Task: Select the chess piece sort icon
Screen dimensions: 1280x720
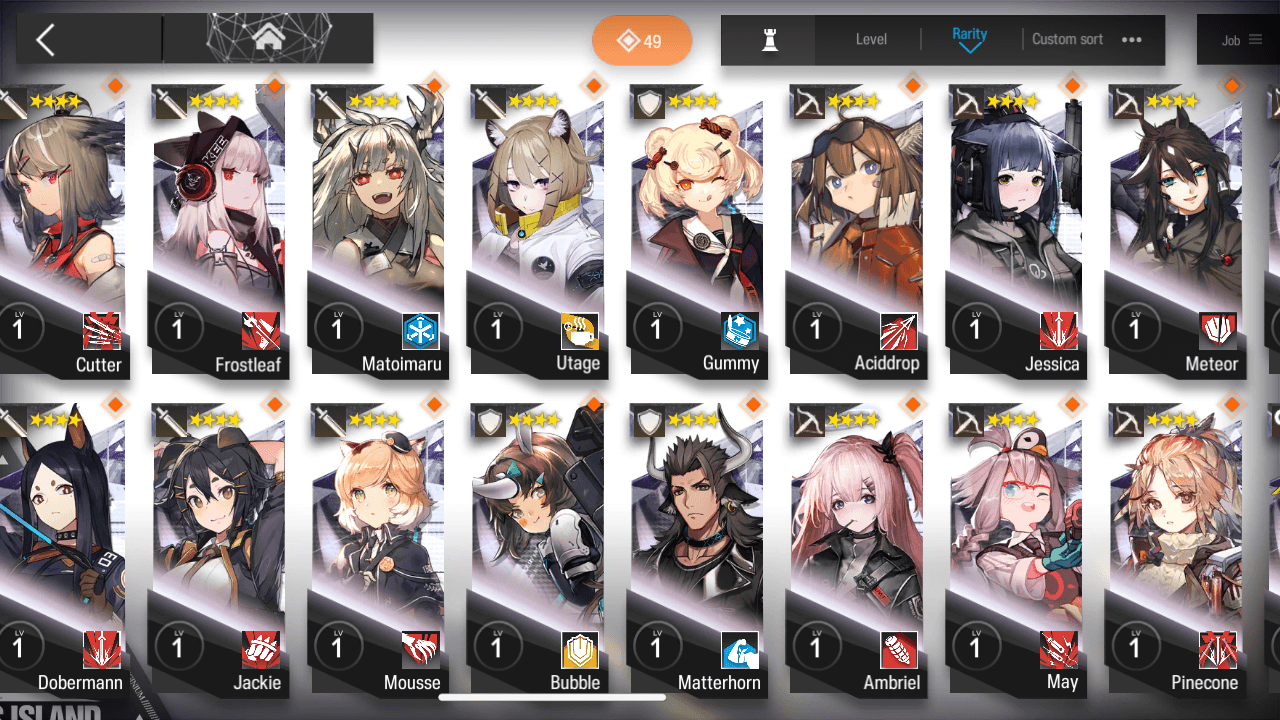Action: pos(769,40)
